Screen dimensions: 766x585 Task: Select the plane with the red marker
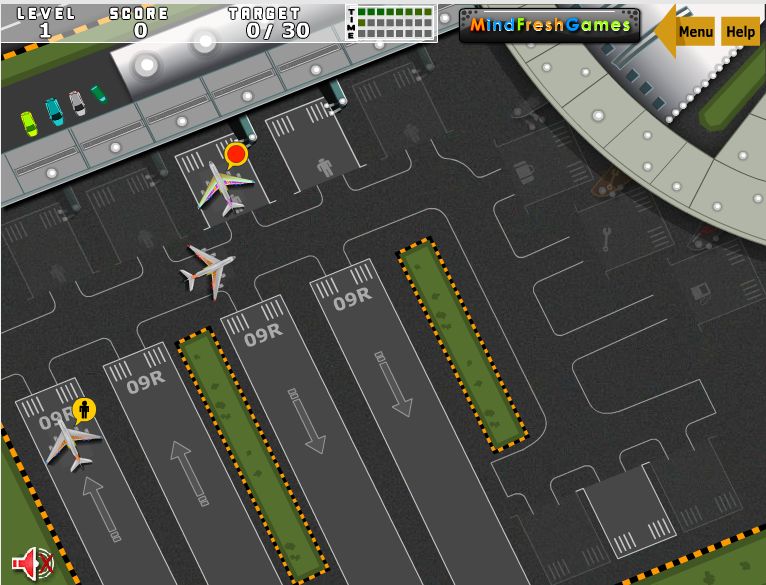224,185
